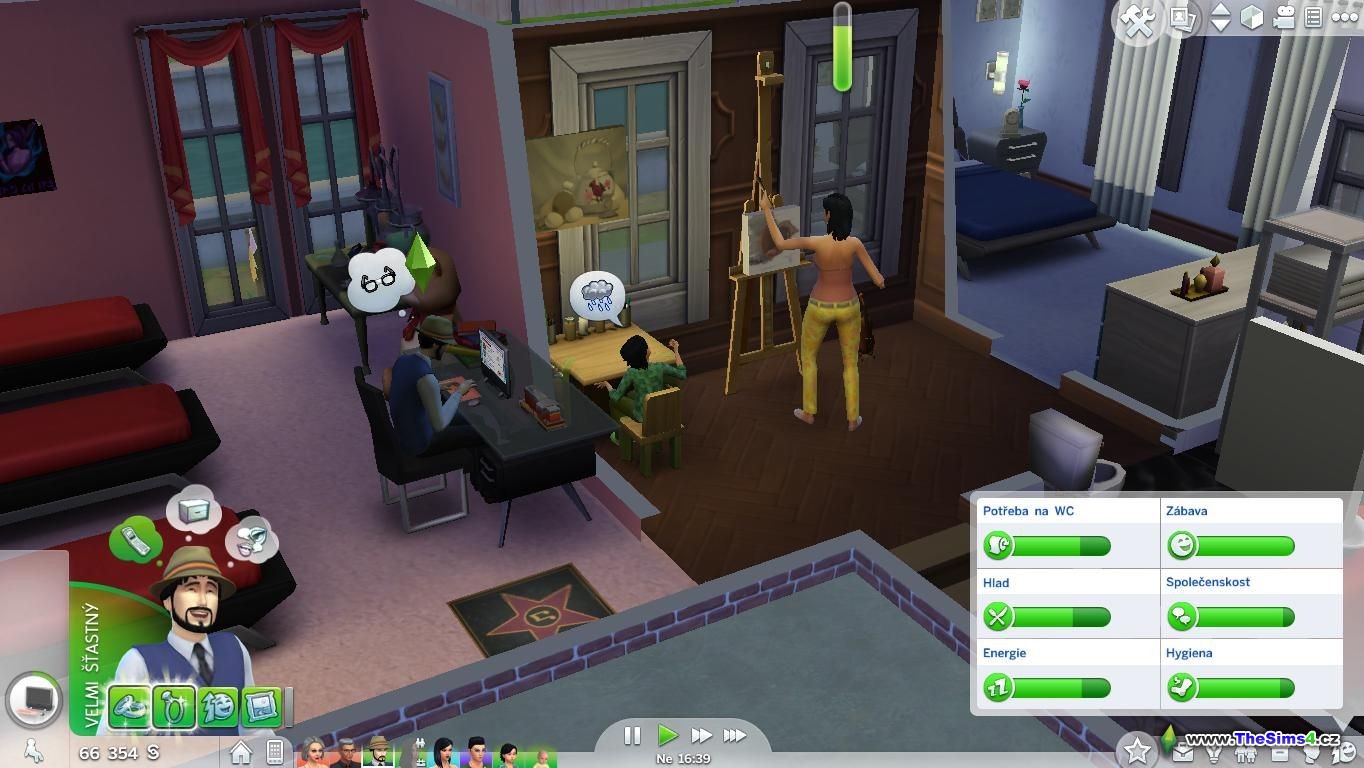Click the home lot icon
The height and width of the screenshot is (768, 1364).
(241, 751)
